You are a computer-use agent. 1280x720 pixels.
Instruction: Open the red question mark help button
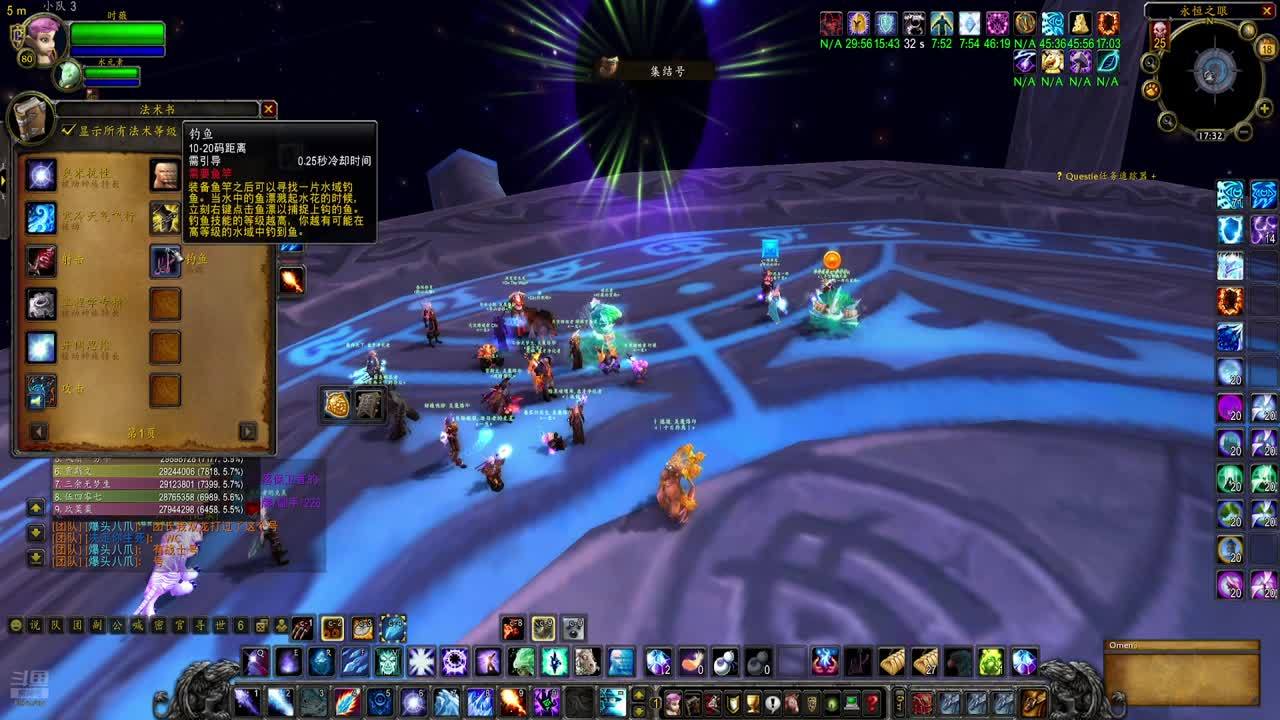coord(872,702)
